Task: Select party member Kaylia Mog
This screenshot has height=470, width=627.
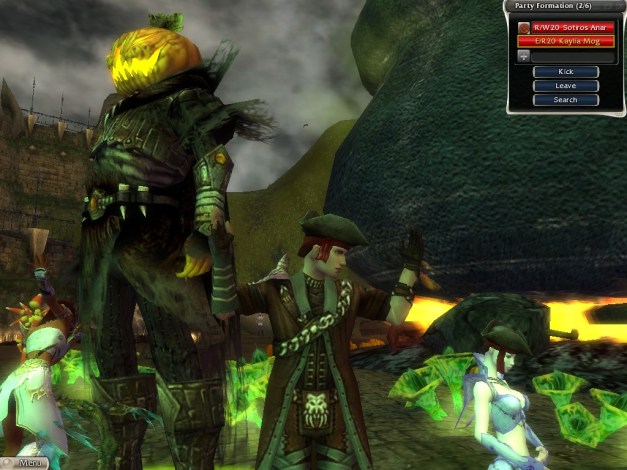Action: [x=565, y=42]
